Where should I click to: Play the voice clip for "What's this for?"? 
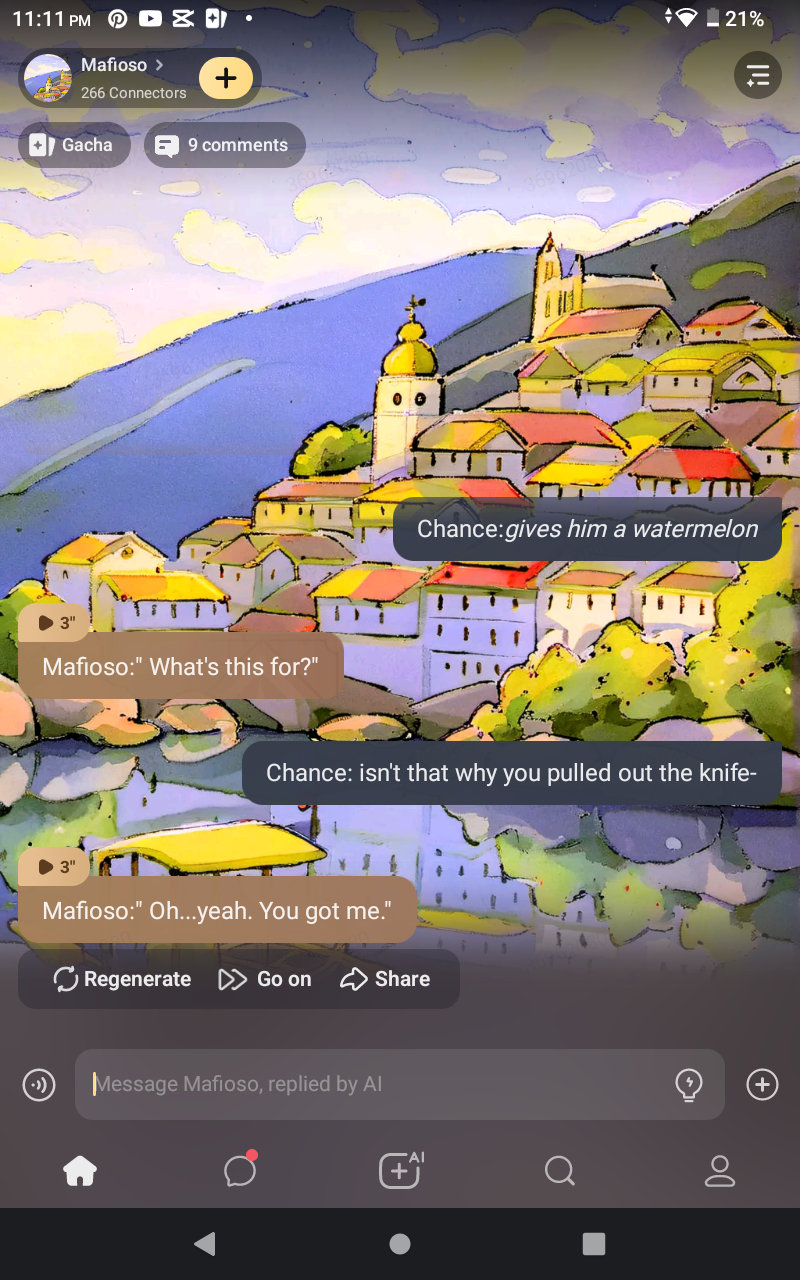click(55, 623)
